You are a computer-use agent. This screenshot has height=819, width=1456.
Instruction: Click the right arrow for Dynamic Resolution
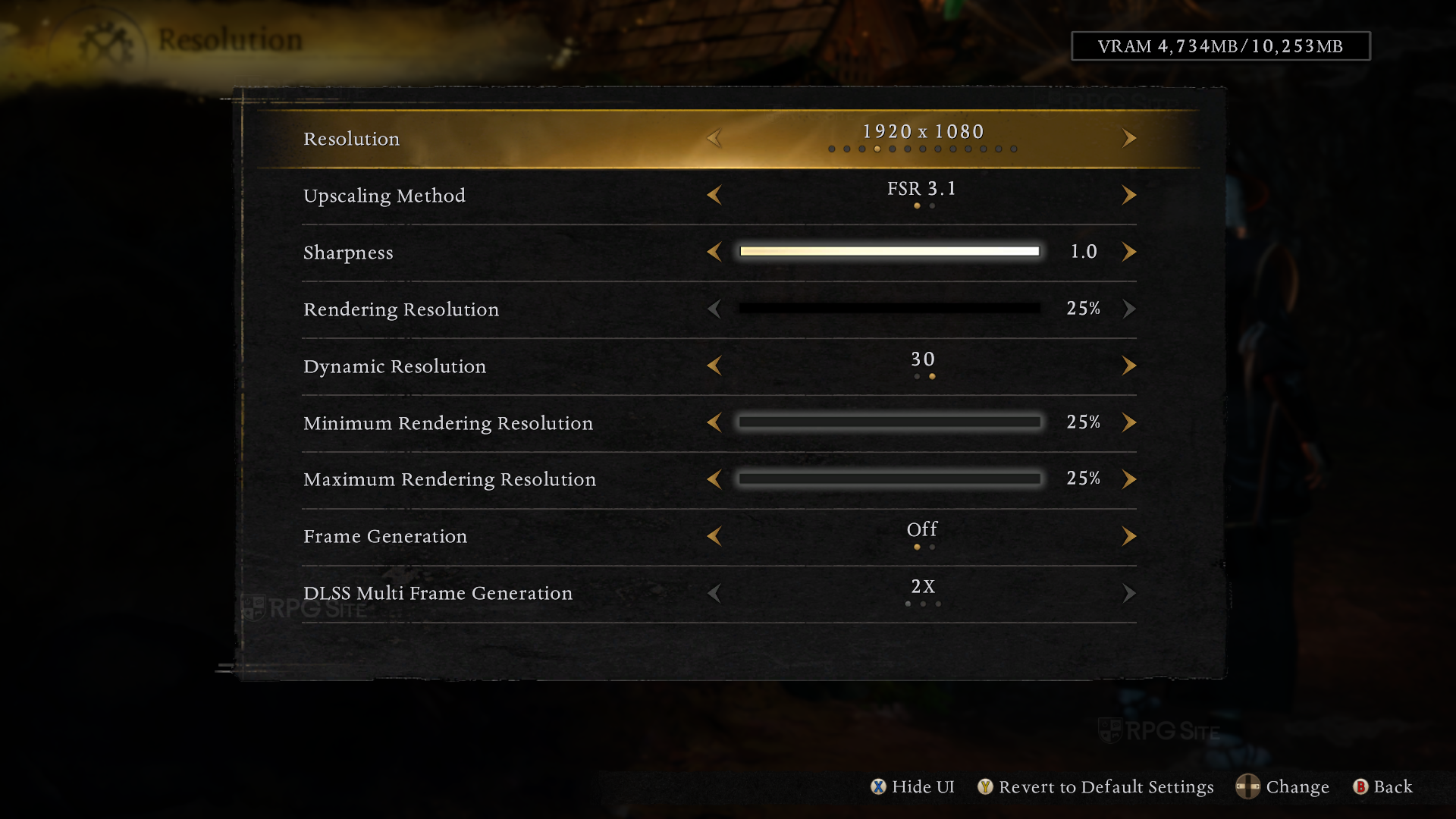(1128, 366)
